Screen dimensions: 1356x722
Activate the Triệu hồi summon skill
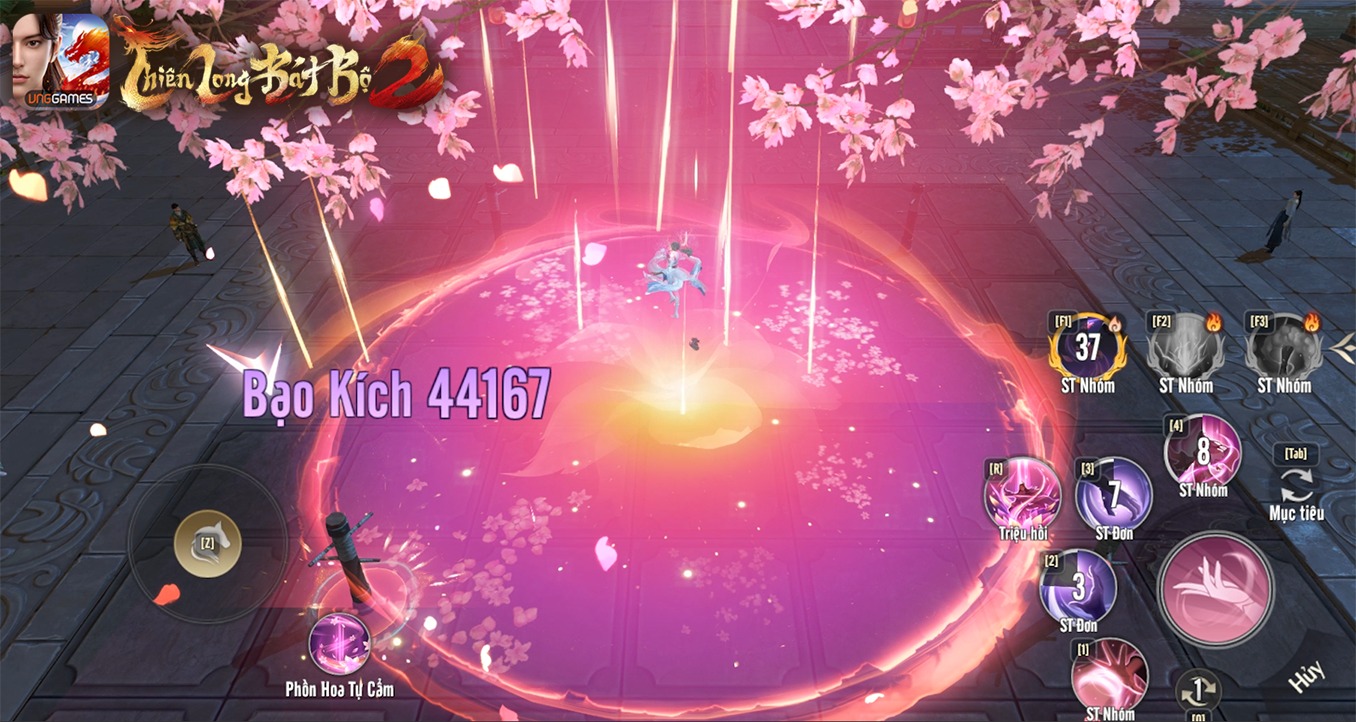tap(1022, 493)
